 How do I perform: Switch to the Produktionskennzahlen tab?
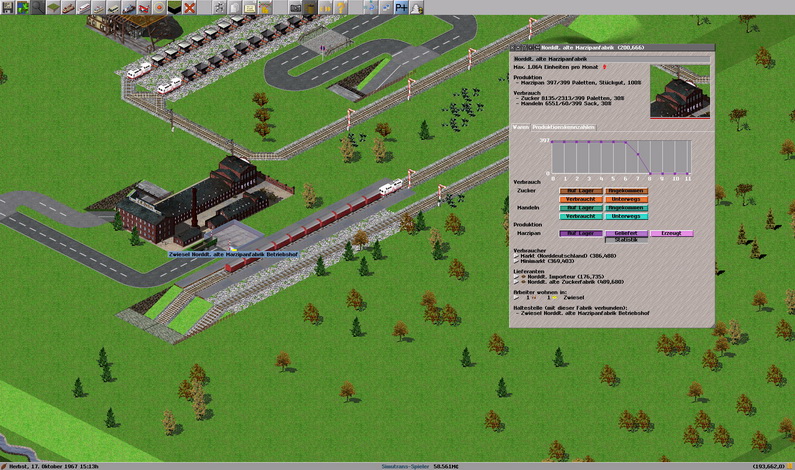pos(564,127)
